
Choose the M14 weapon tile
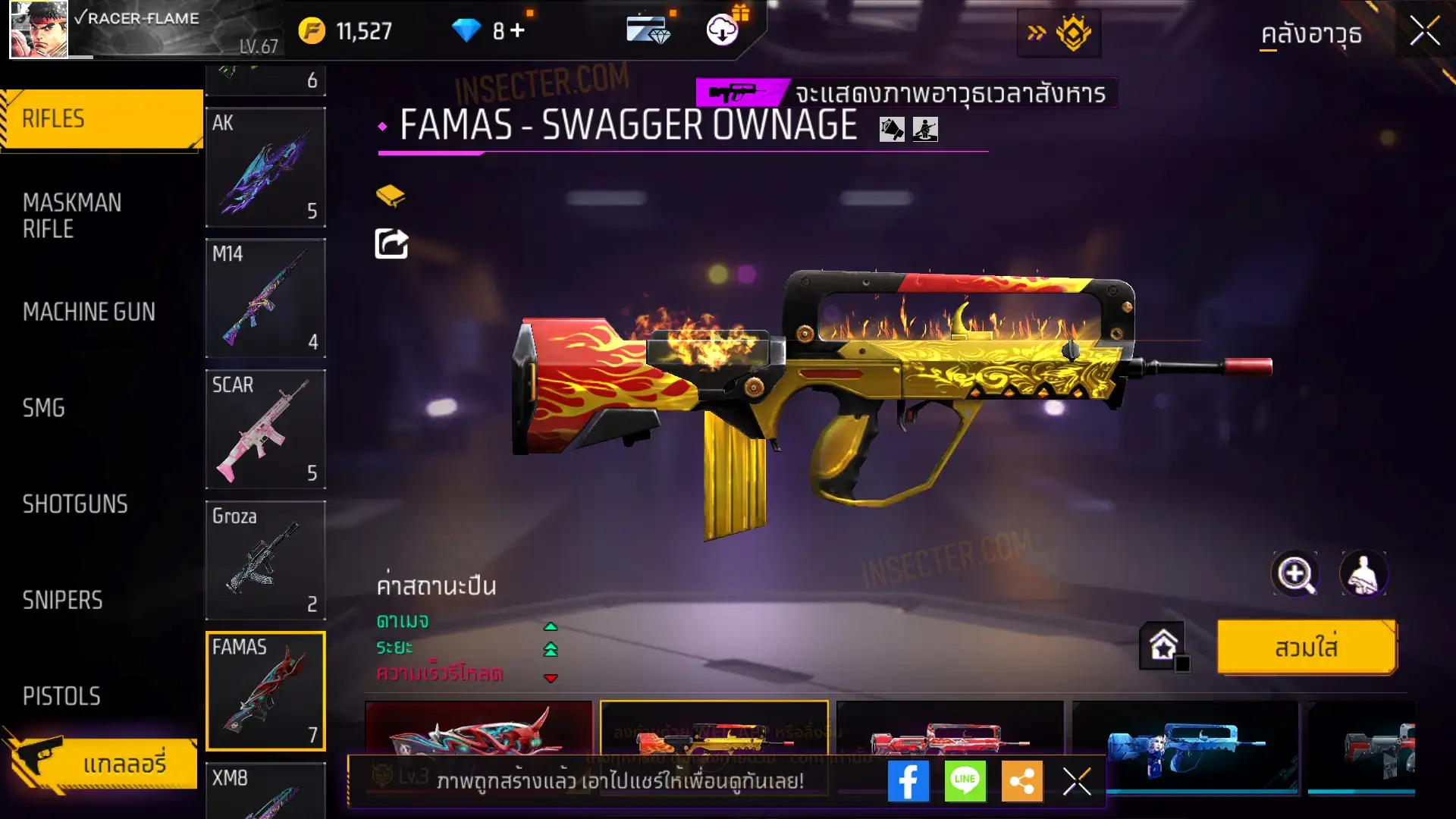265,298
